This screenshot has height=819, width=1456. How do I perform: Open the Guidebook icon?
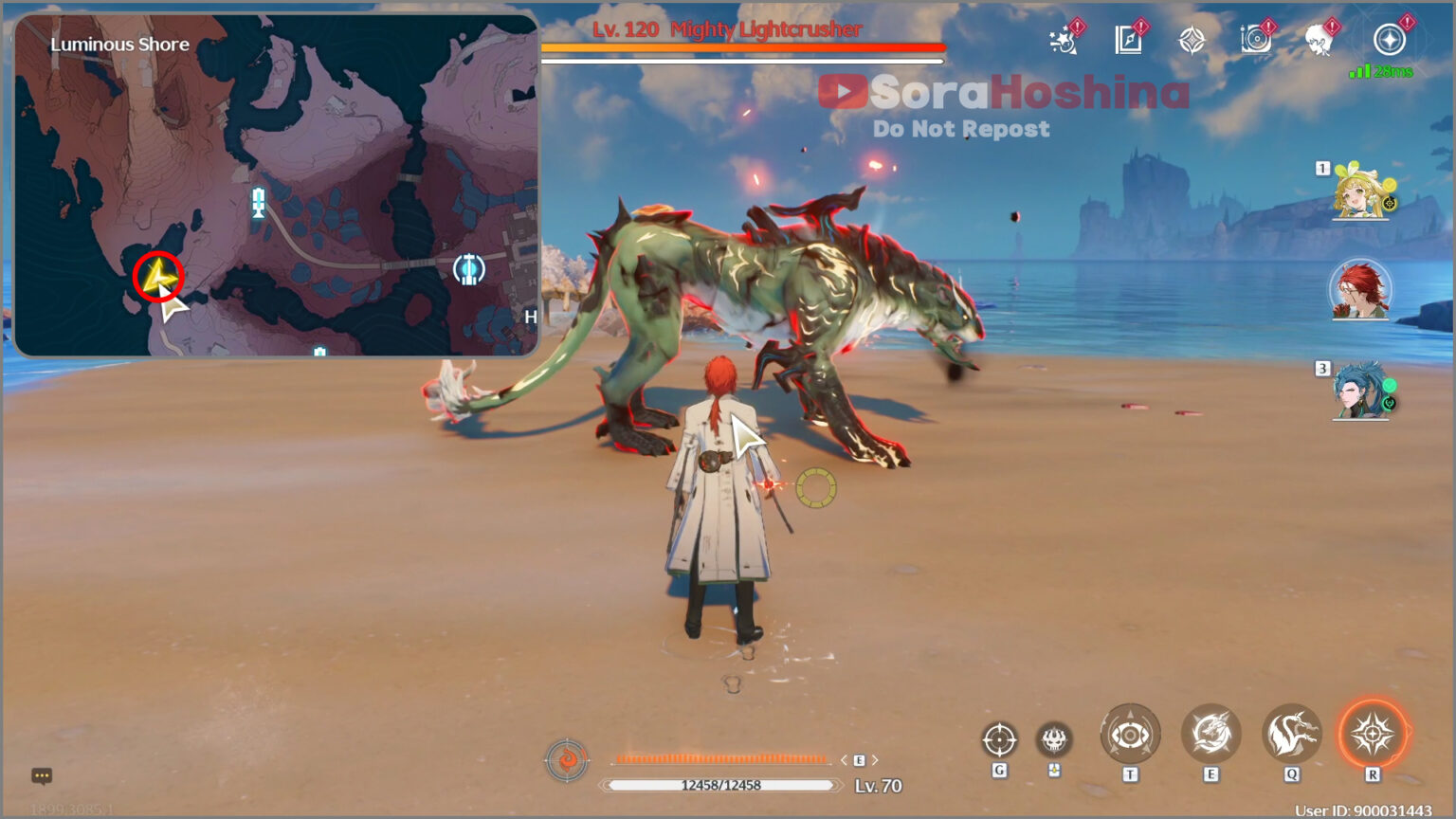[x=1129, y=39]
